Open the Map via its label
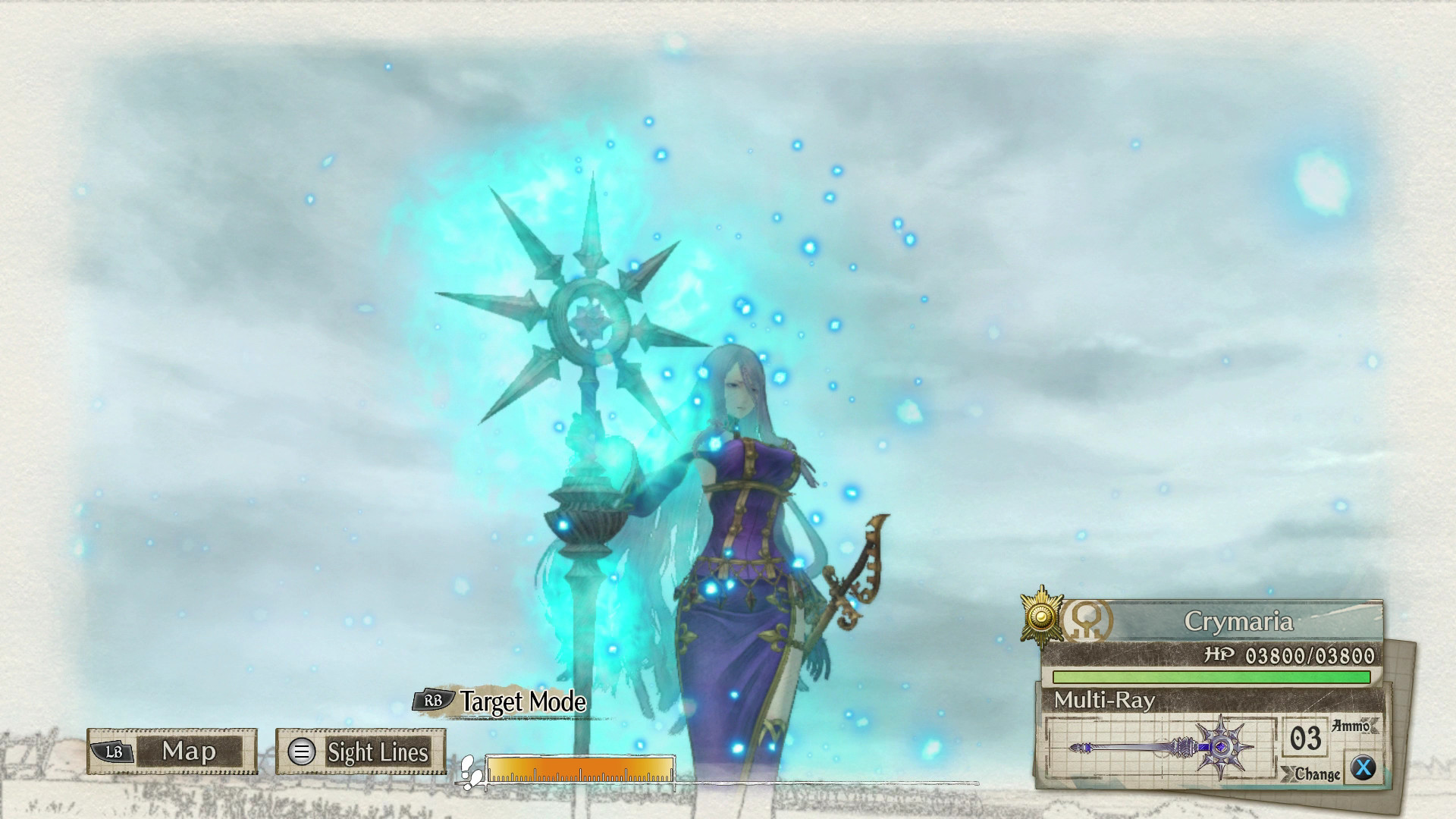 coord(190,753)
